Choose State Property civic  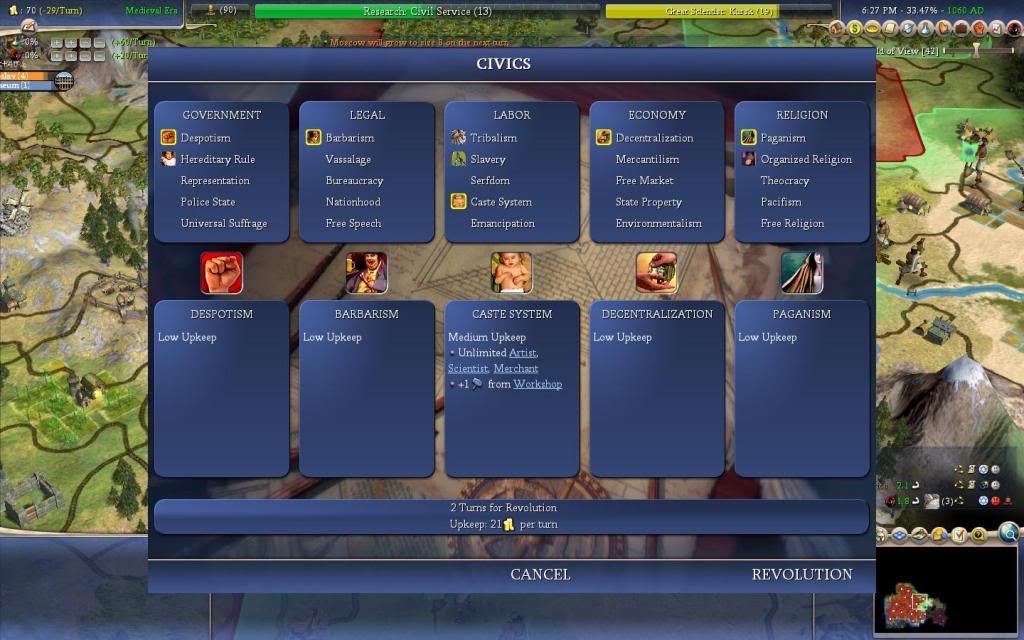tap(648, 202)
